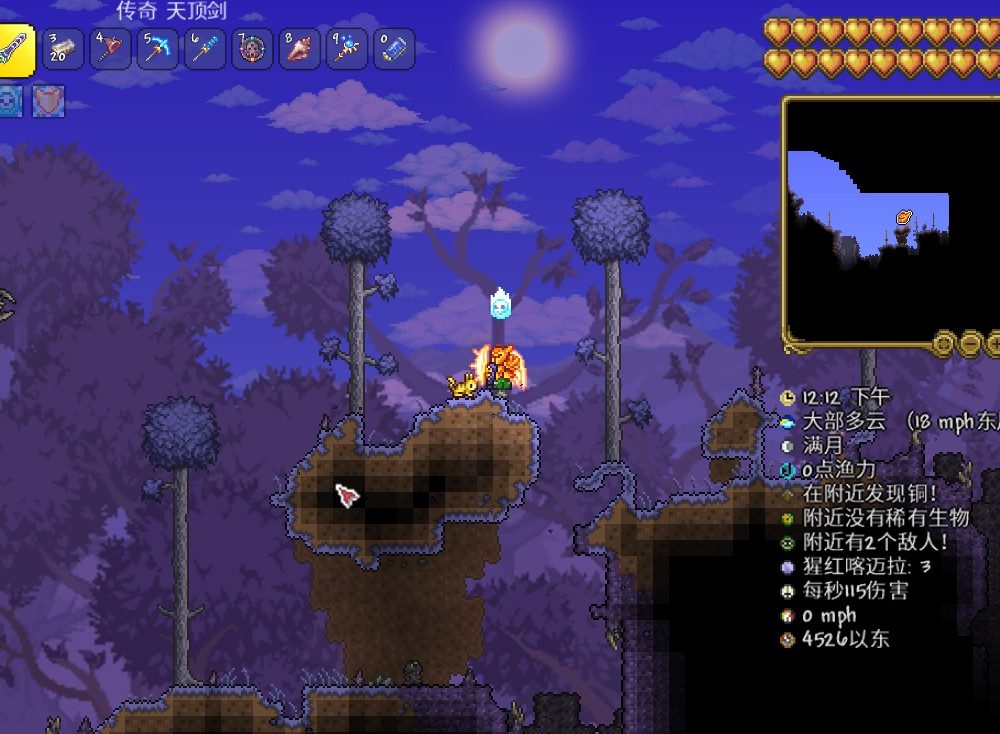
Task: Equip the red axe in slot 4
Action: click(x=111, y=48)
